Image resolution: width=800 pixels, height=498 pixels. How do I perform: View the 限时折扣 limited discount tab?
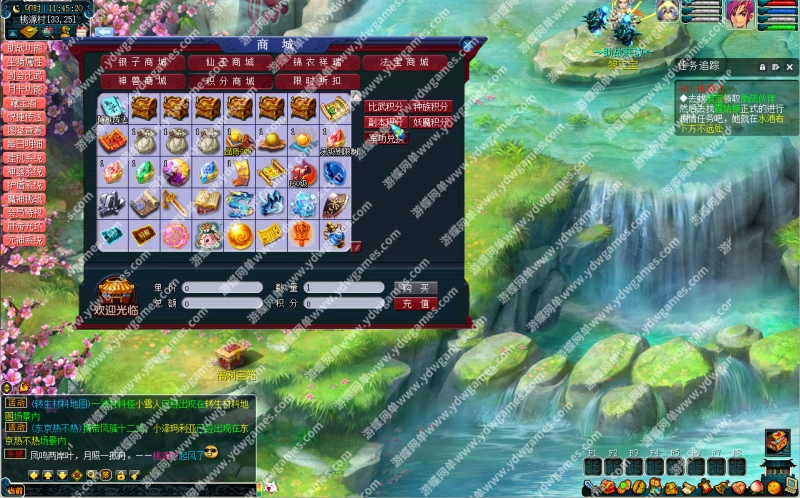(x=316, y=80)
